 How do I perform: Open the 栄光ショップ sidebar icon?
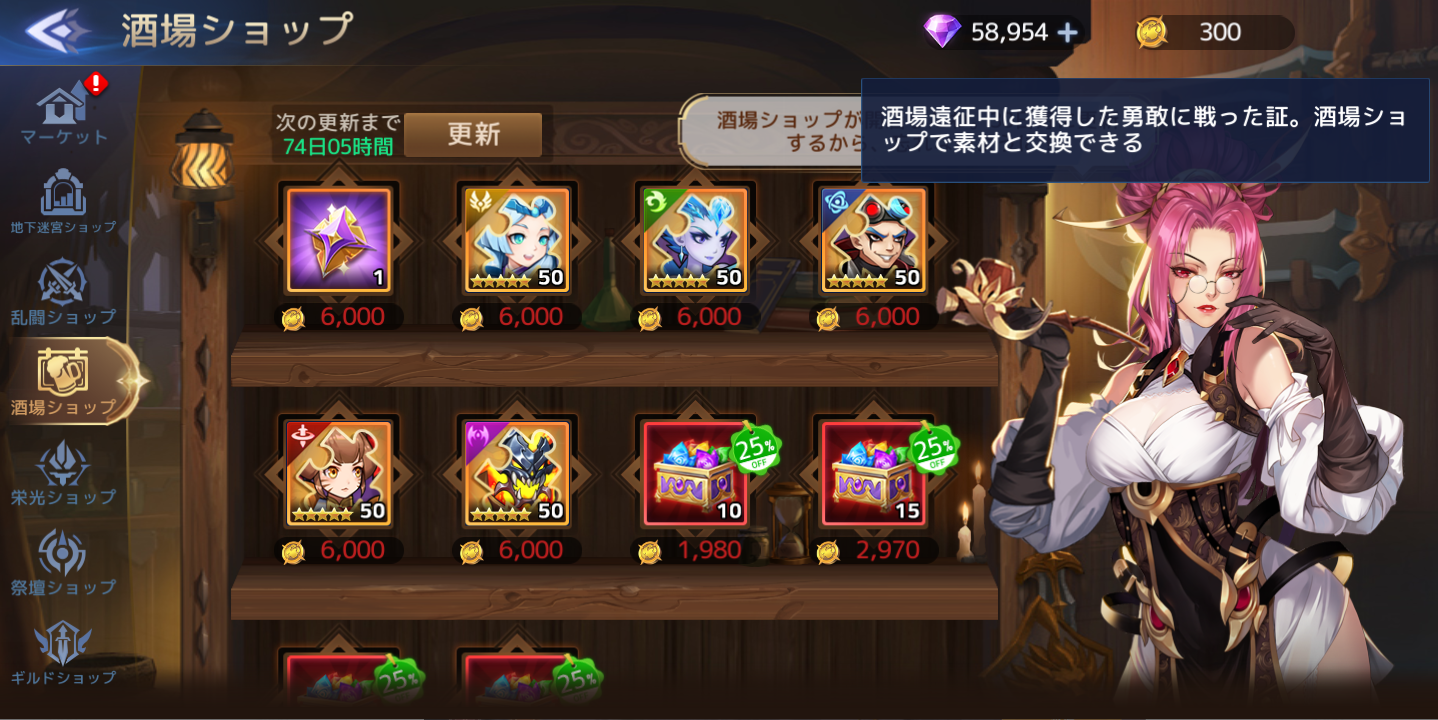pyautogui.click(x=62, y=464)
